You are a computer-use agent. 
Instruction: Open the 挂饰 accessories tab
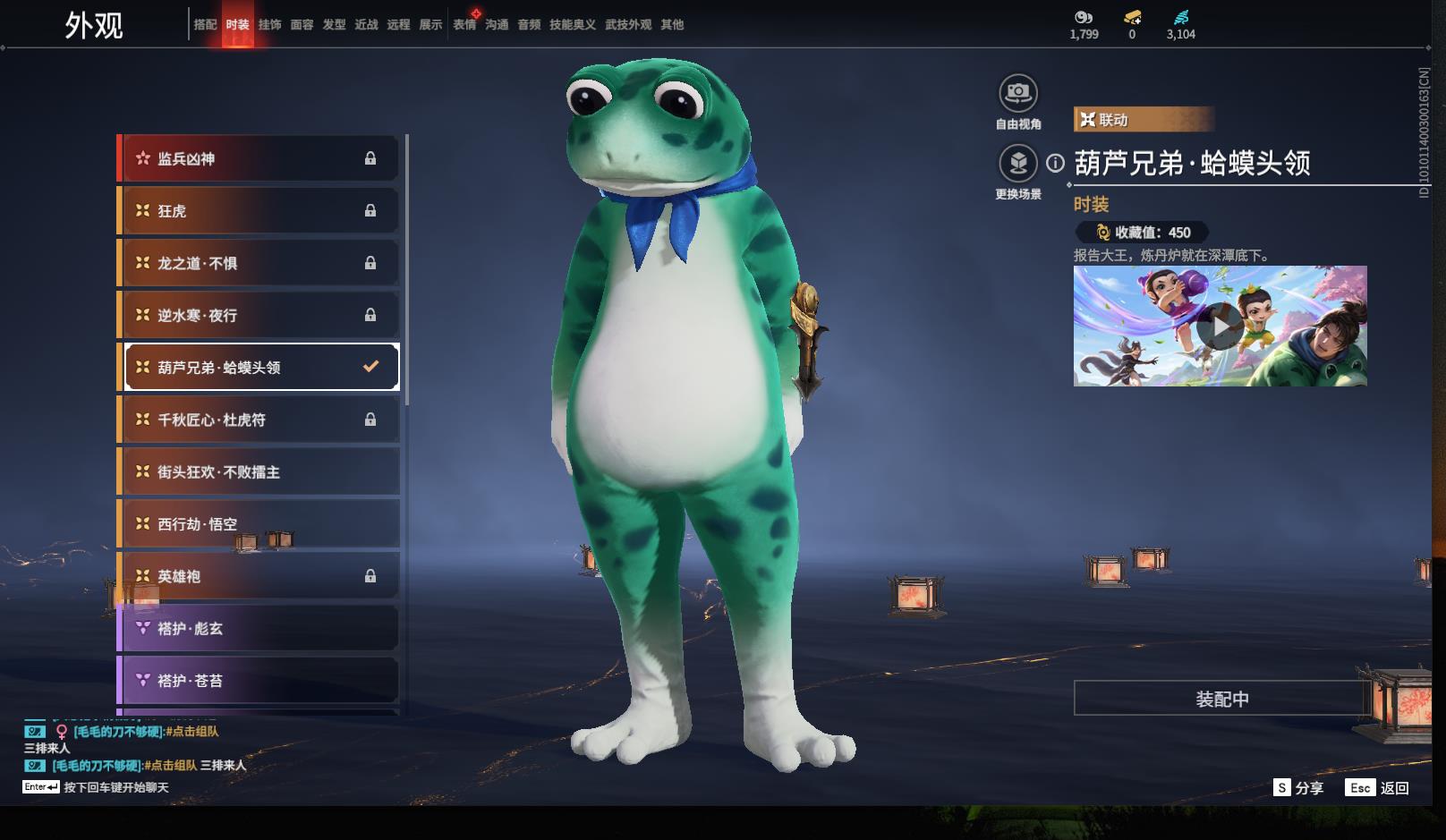(269, 25)
